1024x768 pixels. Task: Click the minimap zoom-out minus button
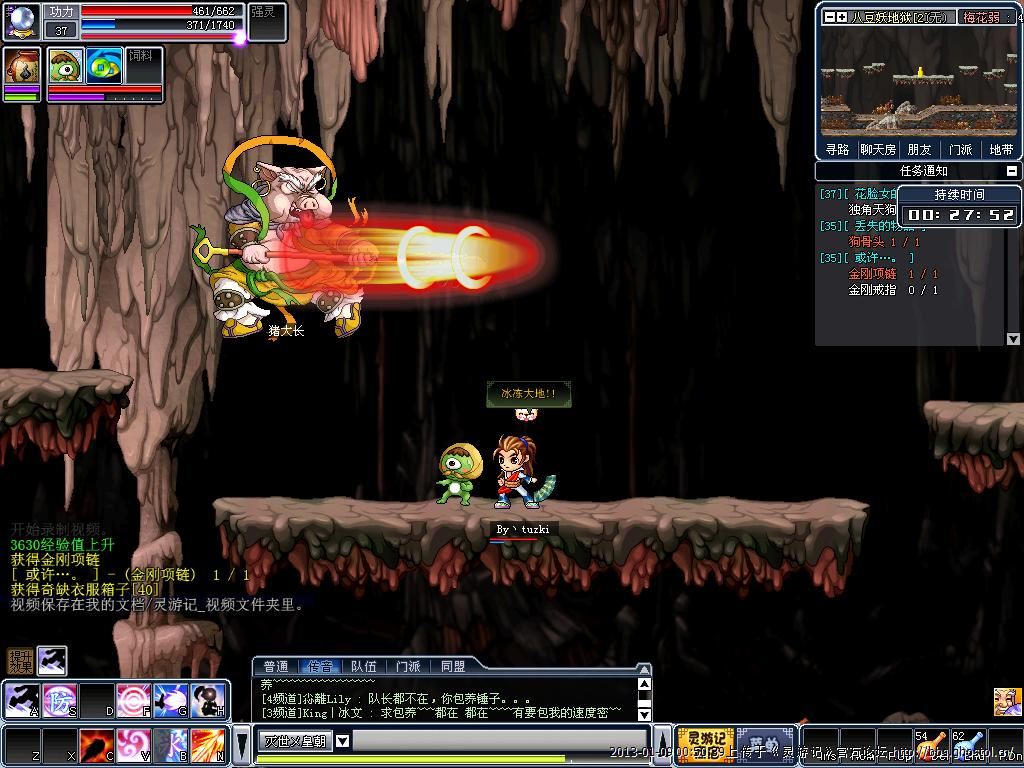(x=829, y=17)
